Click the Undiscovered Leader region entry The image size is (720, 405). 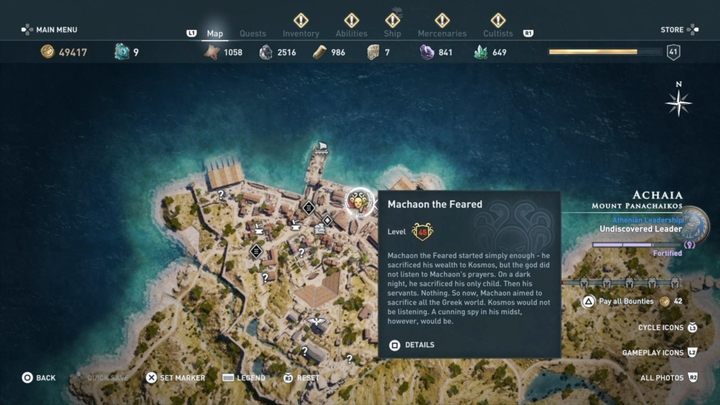click(640, 229)
